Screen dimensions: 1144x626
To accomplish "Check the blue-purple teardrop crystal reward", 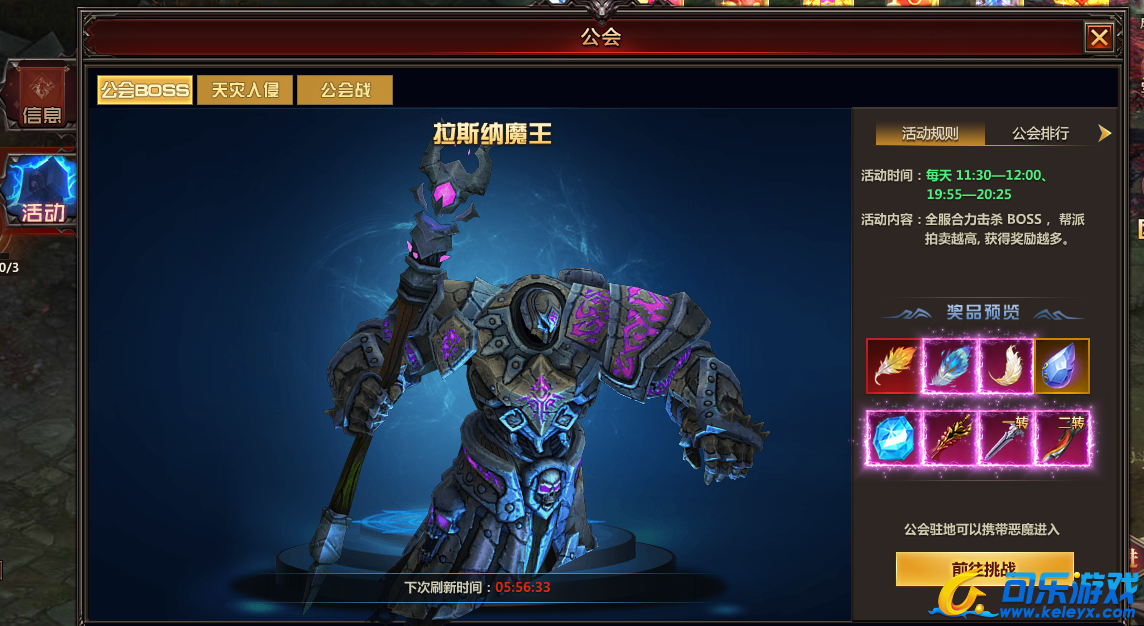I will 1062,366.
